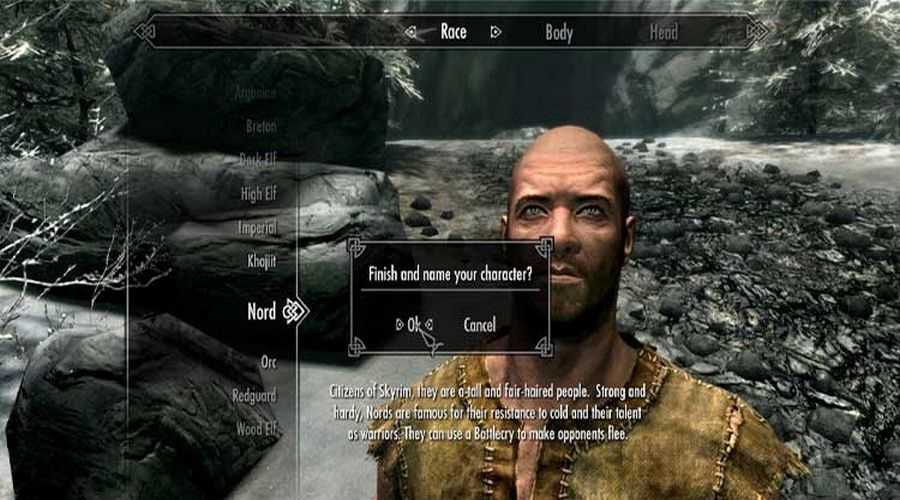Viewport: 900px width, 500px height.
Task: Pick Breton from the race list
Action: click(x=261, y=127)
